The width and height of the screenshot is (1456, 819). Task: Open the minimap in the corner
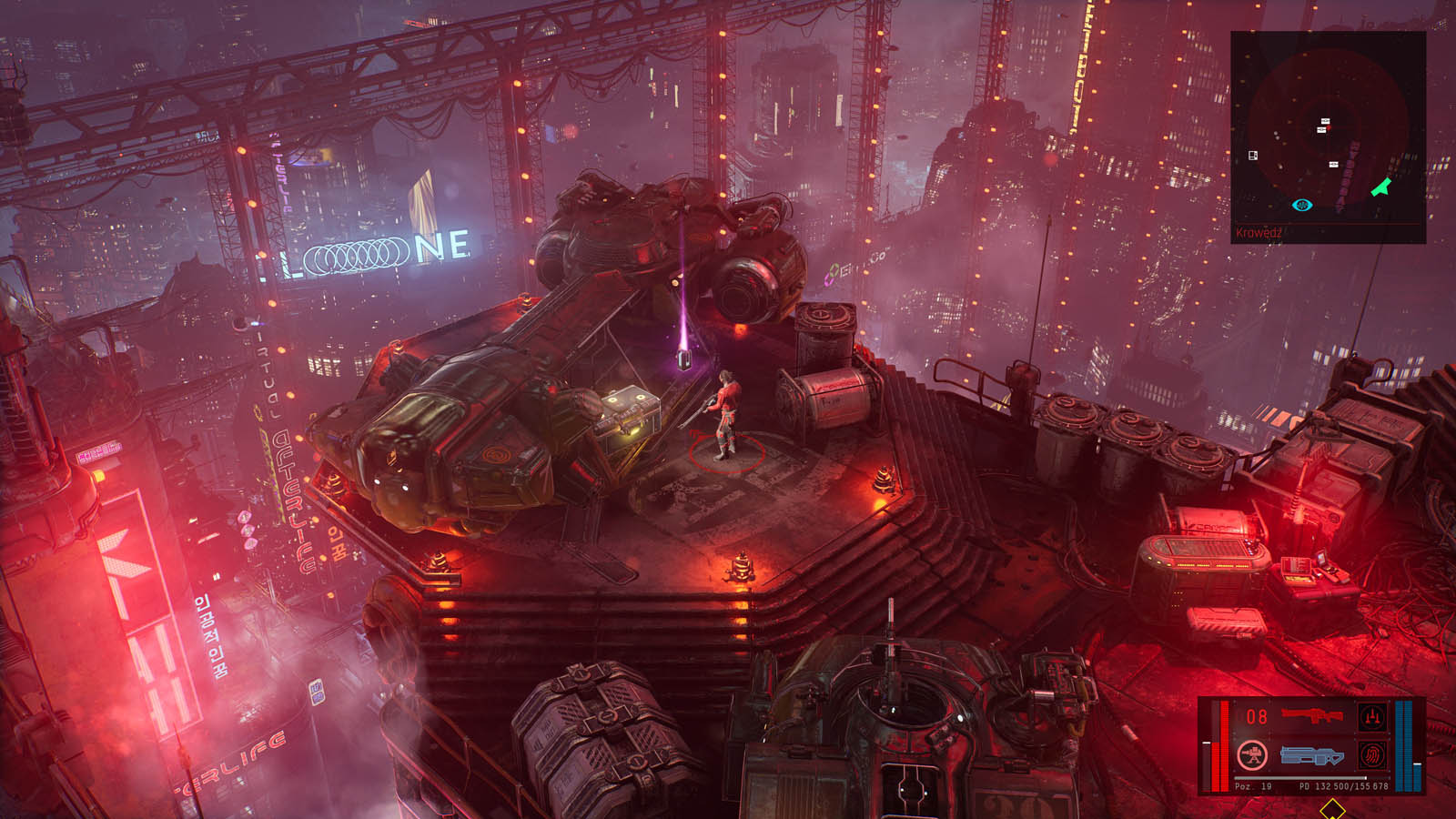pyautogui.click(x=1328, y=136)
